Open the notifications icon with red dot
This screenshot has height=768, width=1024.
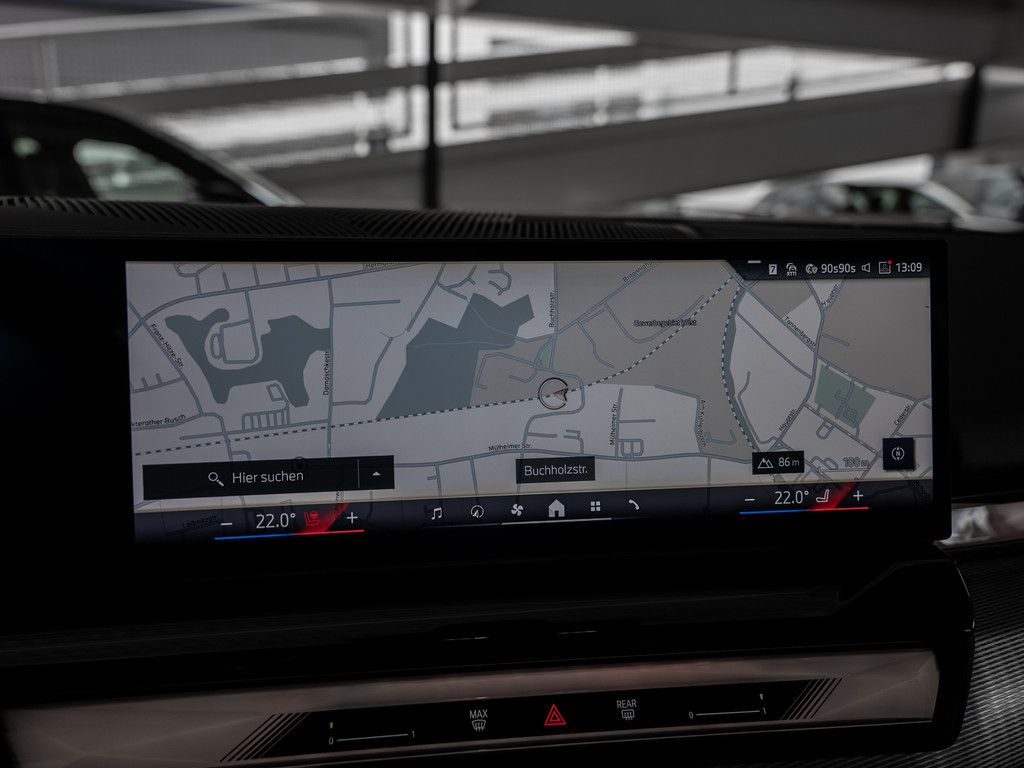(x=884, y=268)
